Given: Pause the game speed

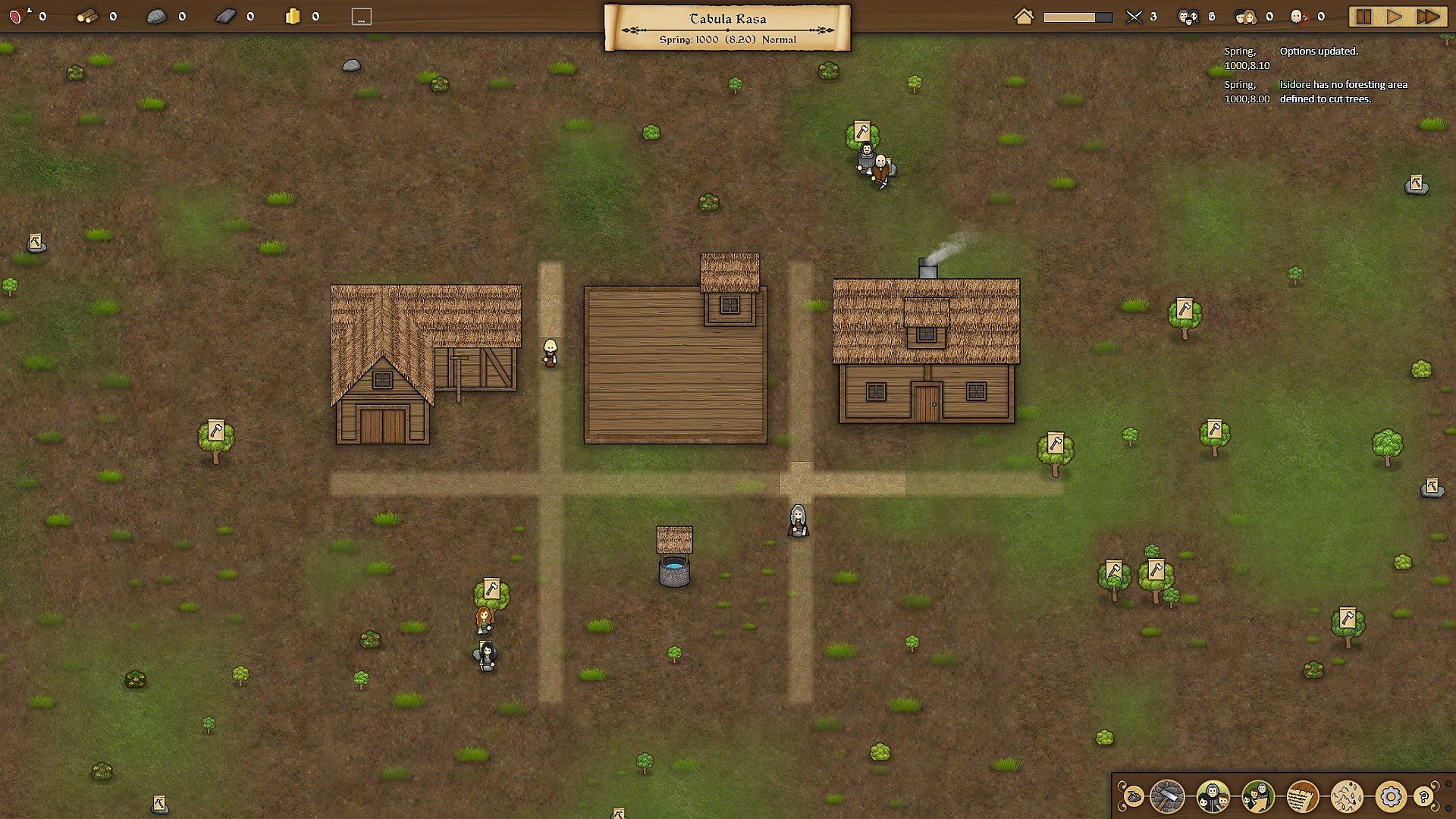Looking at the screenshot, I should pos(1363,17).
